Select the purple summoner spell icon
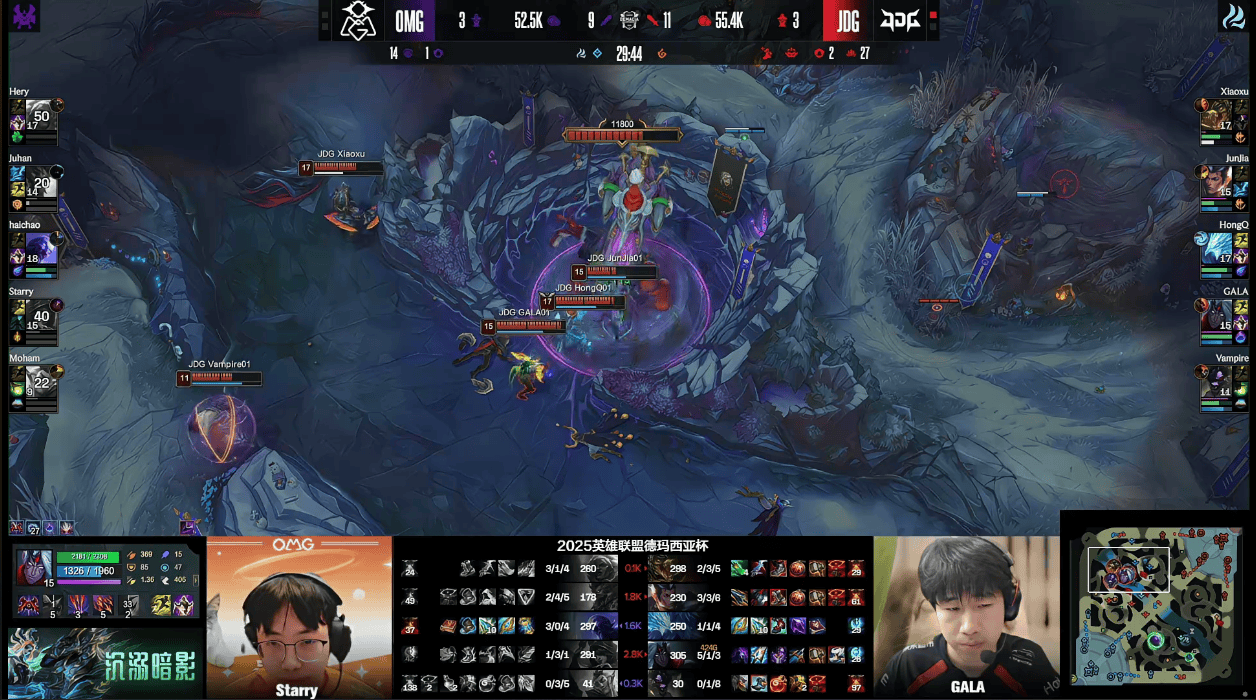The image size is (1256, 700). point(183,605)
